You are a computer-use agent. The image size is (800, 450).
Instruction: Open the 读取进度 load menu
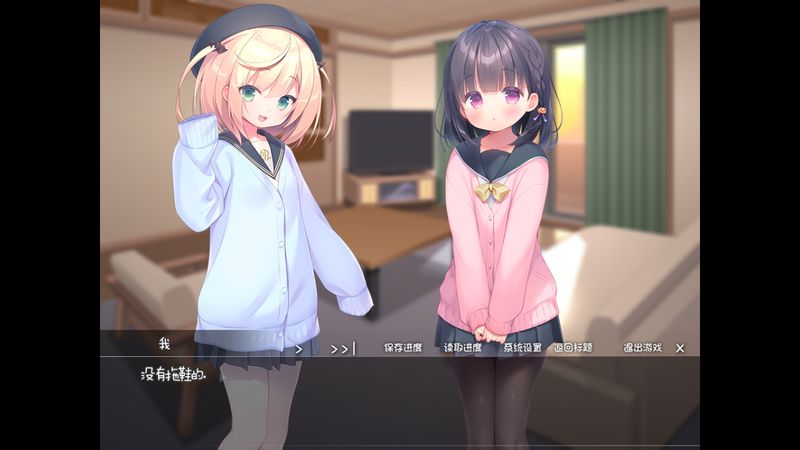[x=463, y=348]
